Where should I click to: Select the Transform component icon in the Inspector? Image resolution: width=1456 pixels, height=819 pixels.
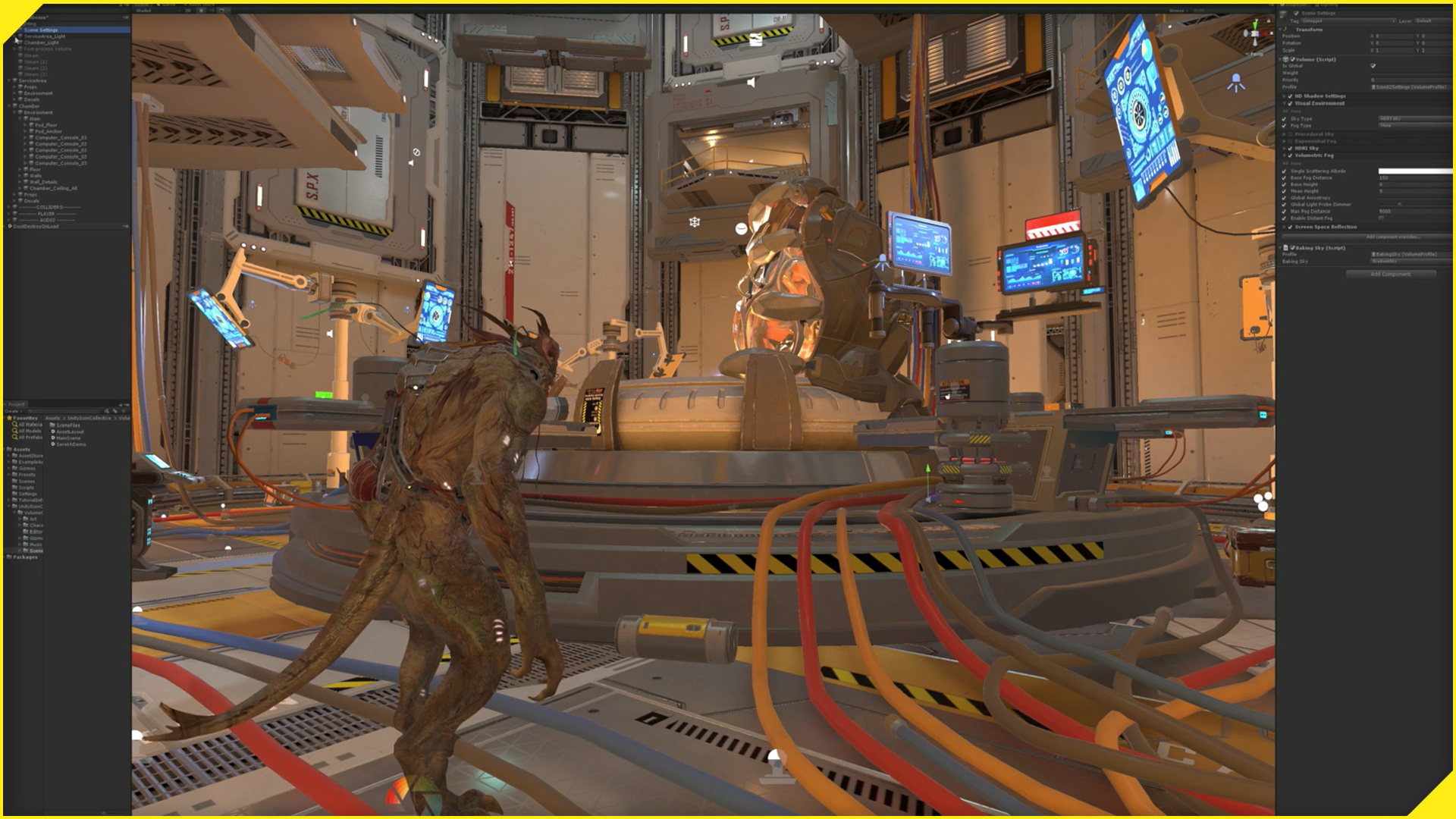click(x=1285, y=30)
